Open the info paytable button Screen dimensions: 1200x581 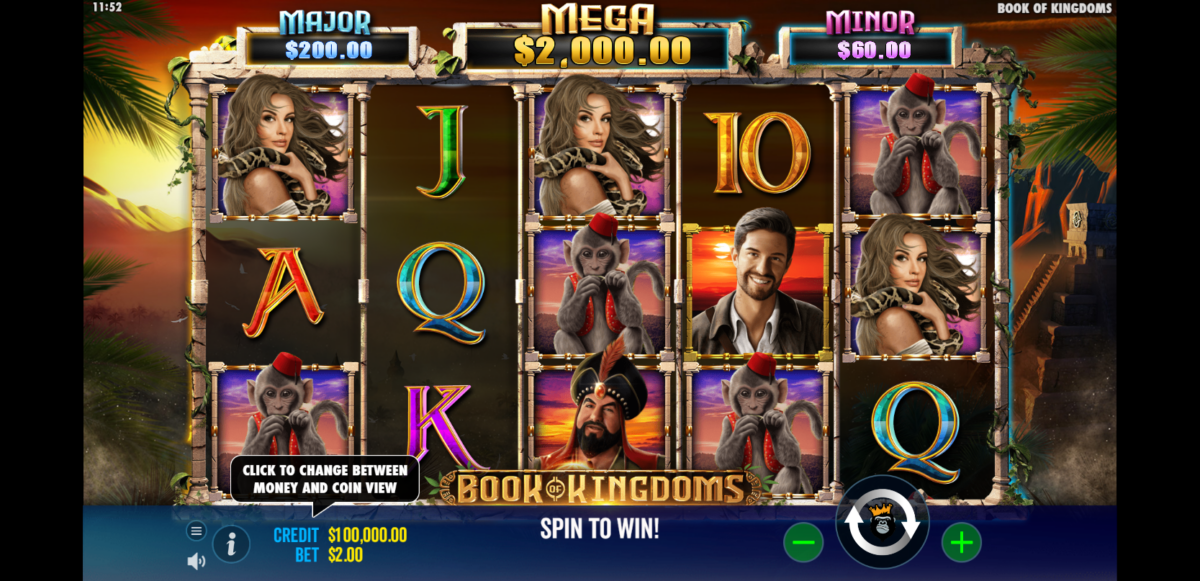(231, 544)
